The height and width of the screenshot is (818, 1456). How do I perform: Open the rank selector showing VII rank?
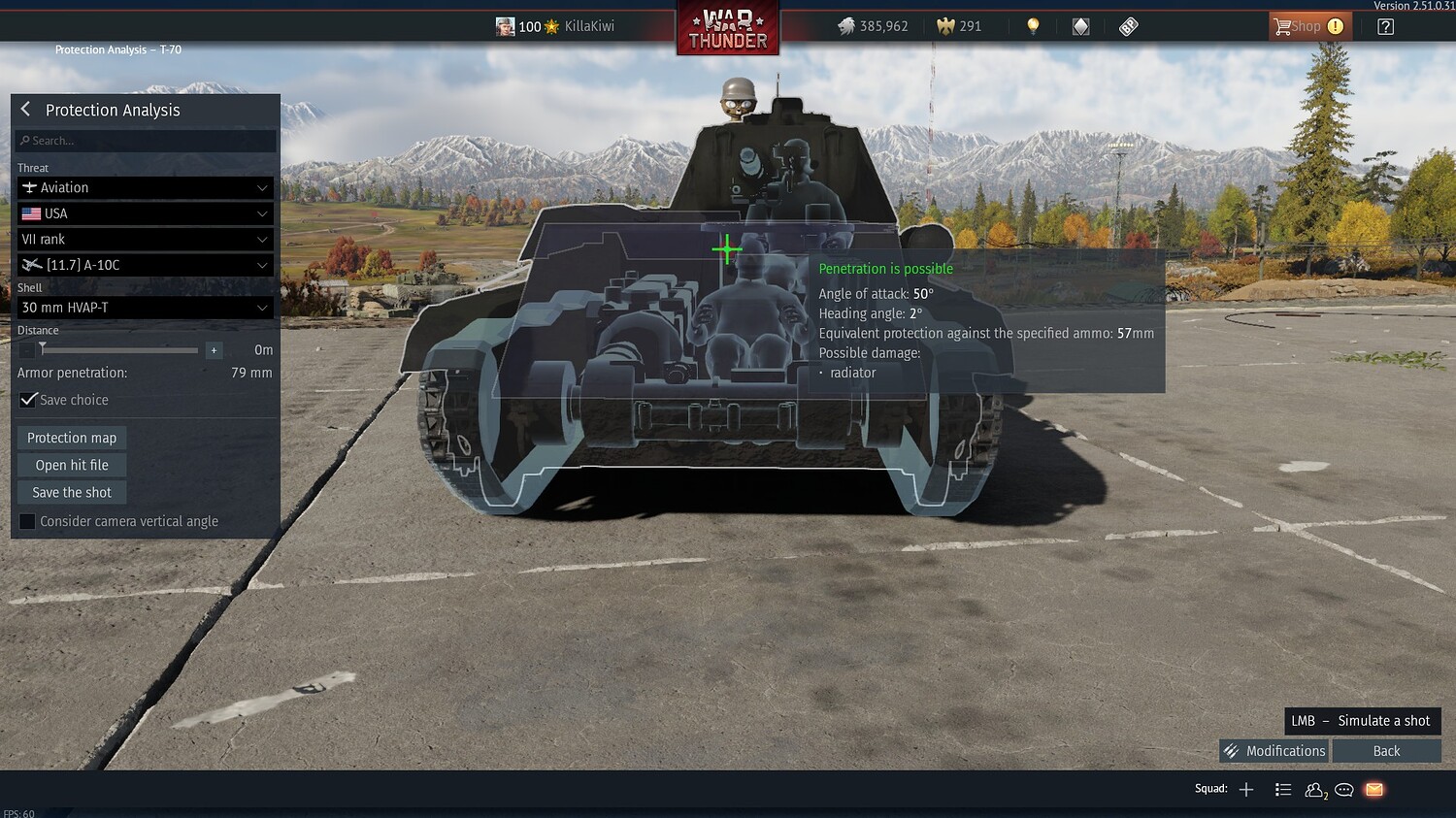tap(144, 239)
